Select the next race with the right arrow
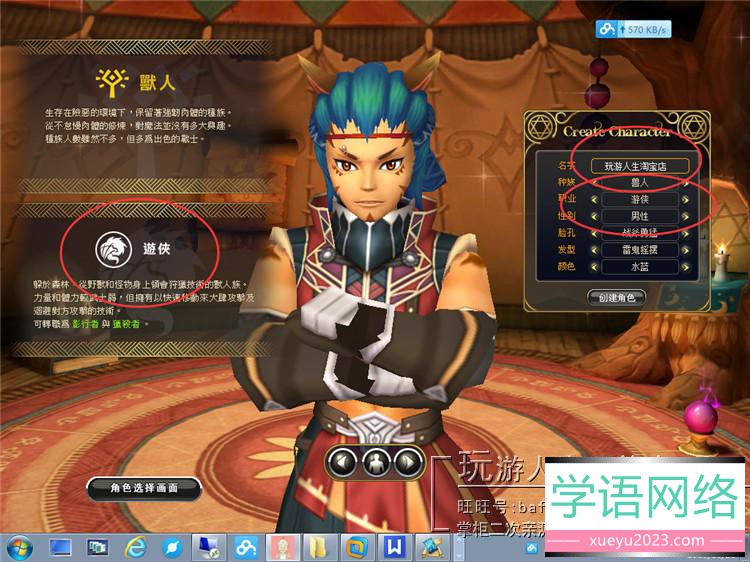The height and width of the screenshot is (562, 750). pos(685,182)
